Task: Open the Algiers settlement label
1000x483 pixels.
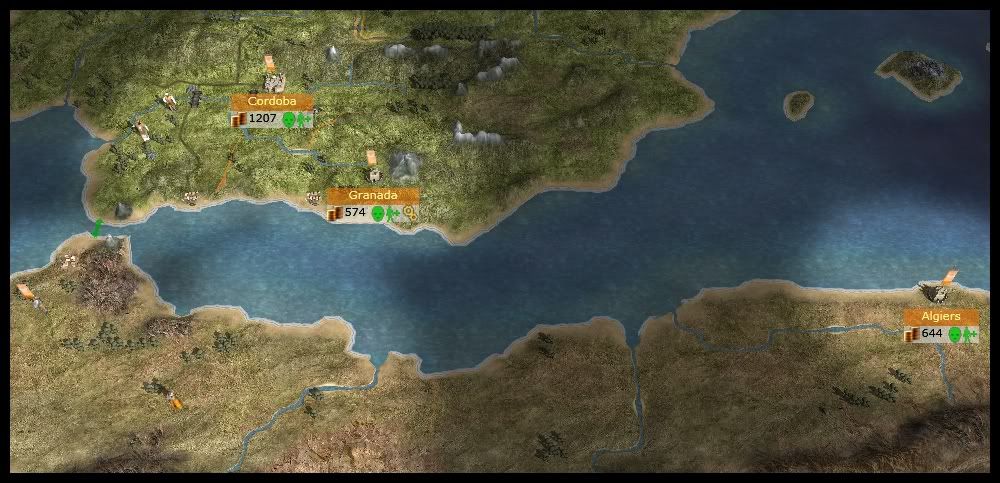Action: pyautogui.click(x=941, y=316)
